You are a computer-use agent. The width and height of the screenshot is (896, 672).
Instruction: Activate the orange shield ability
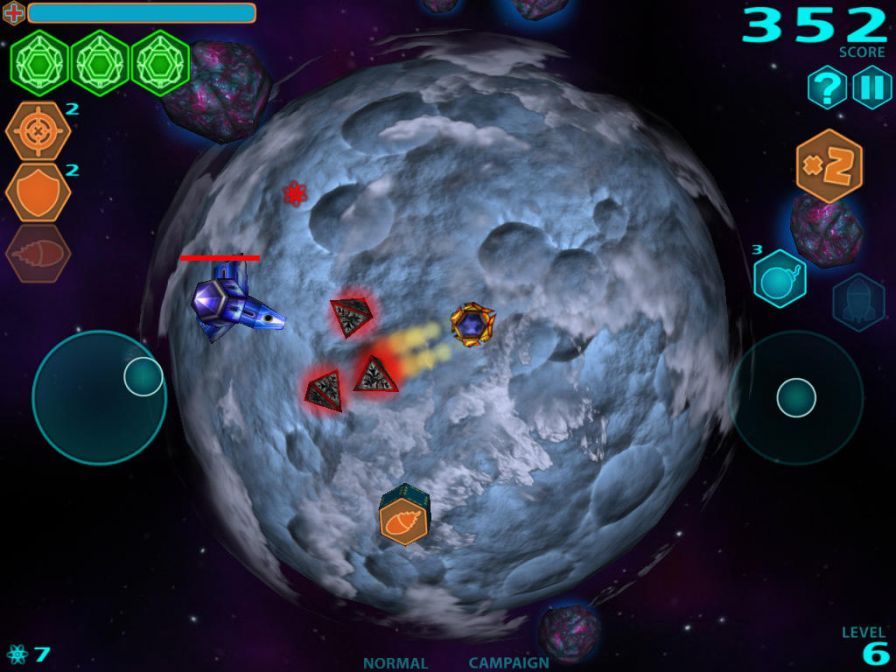(38, 192)
